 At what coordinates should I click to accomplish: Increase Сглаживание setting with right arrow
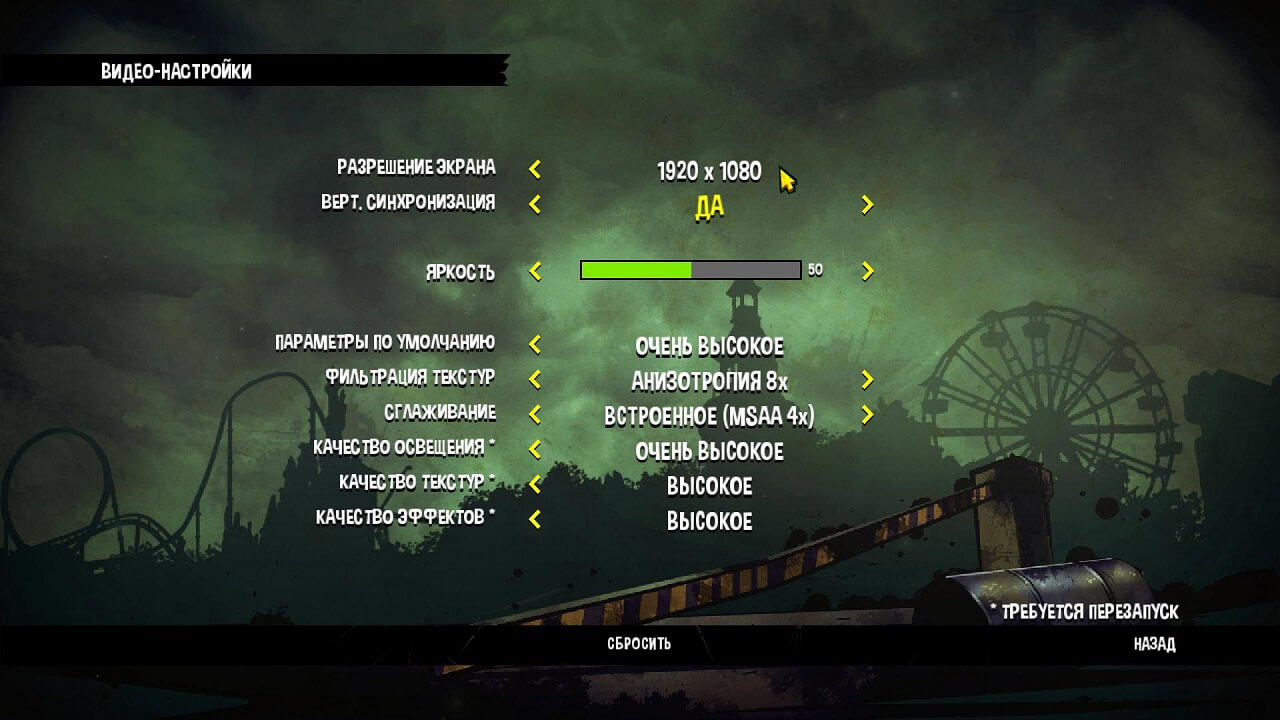867,414
